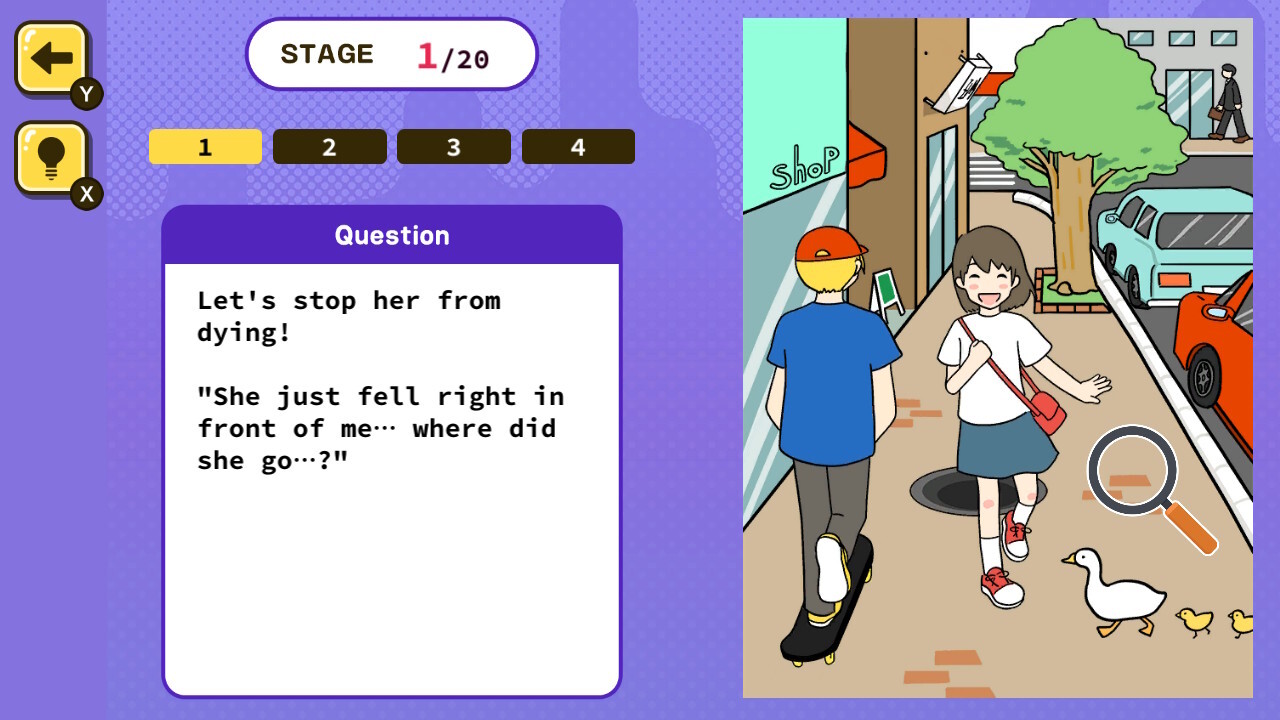
Task: Click the Question panel header
Action: click(x=392, y=234)
